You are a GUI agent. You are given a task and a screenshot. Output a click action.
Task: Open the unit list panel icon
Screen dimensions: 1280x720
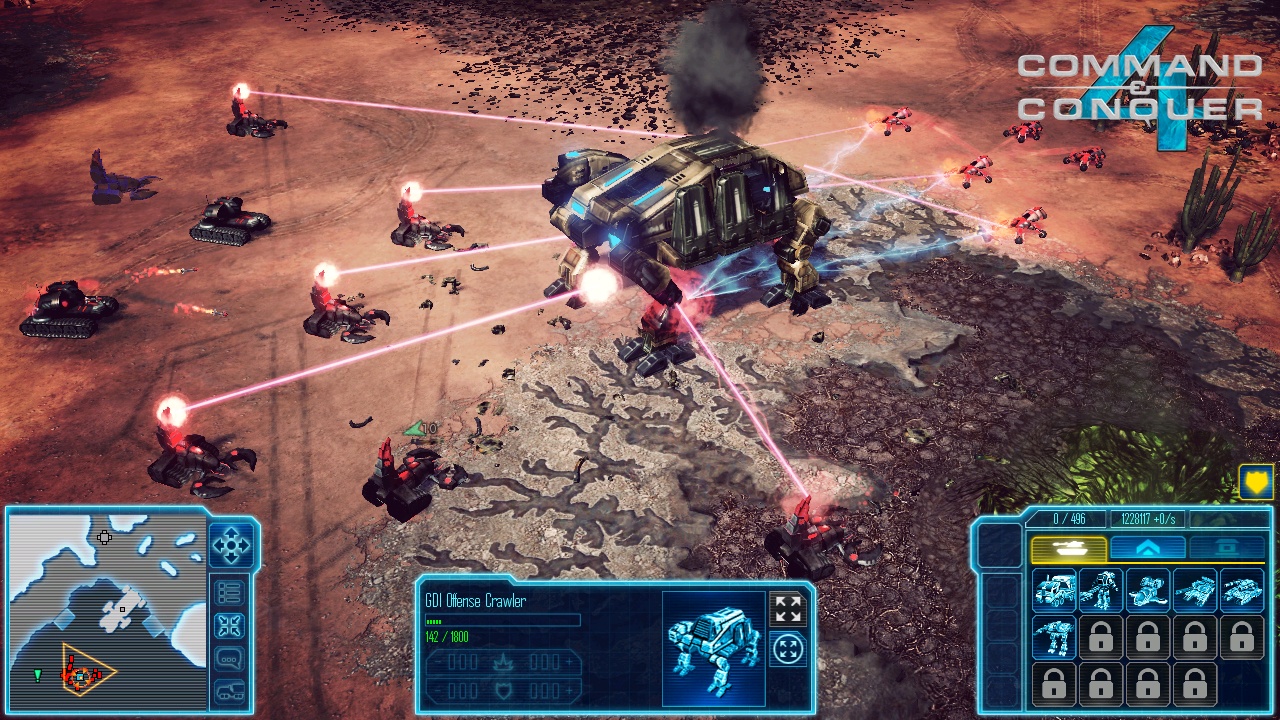(230, 592)
